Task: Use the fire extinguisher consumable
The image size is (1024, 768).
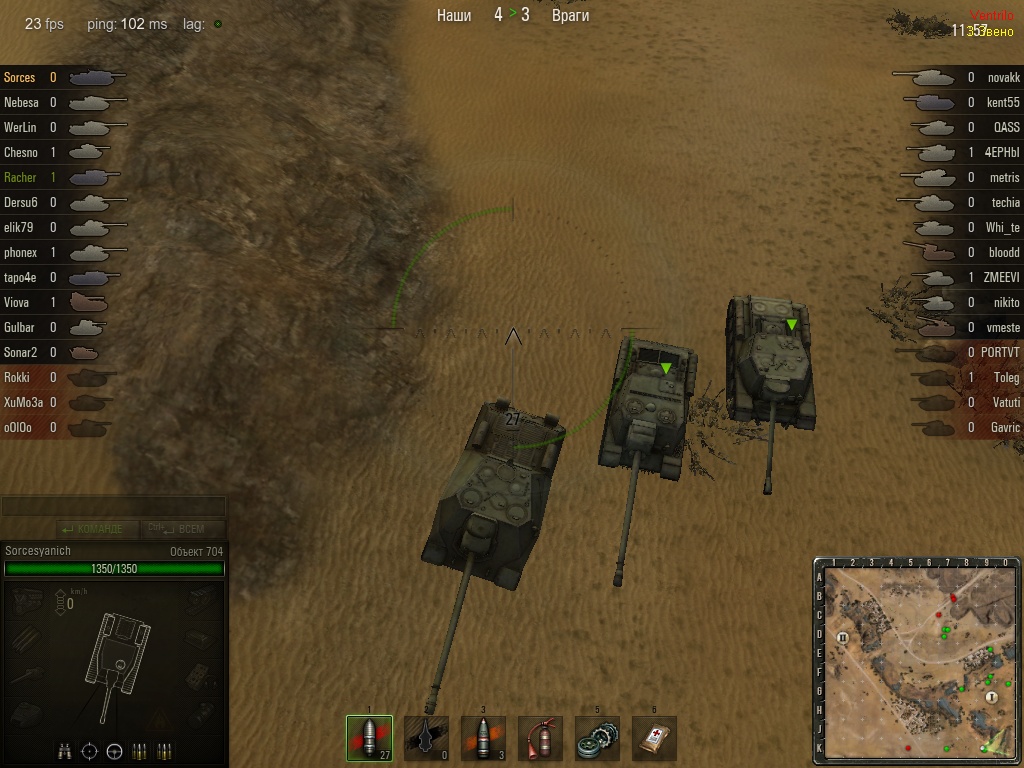Action: click(x=540, y=738)
